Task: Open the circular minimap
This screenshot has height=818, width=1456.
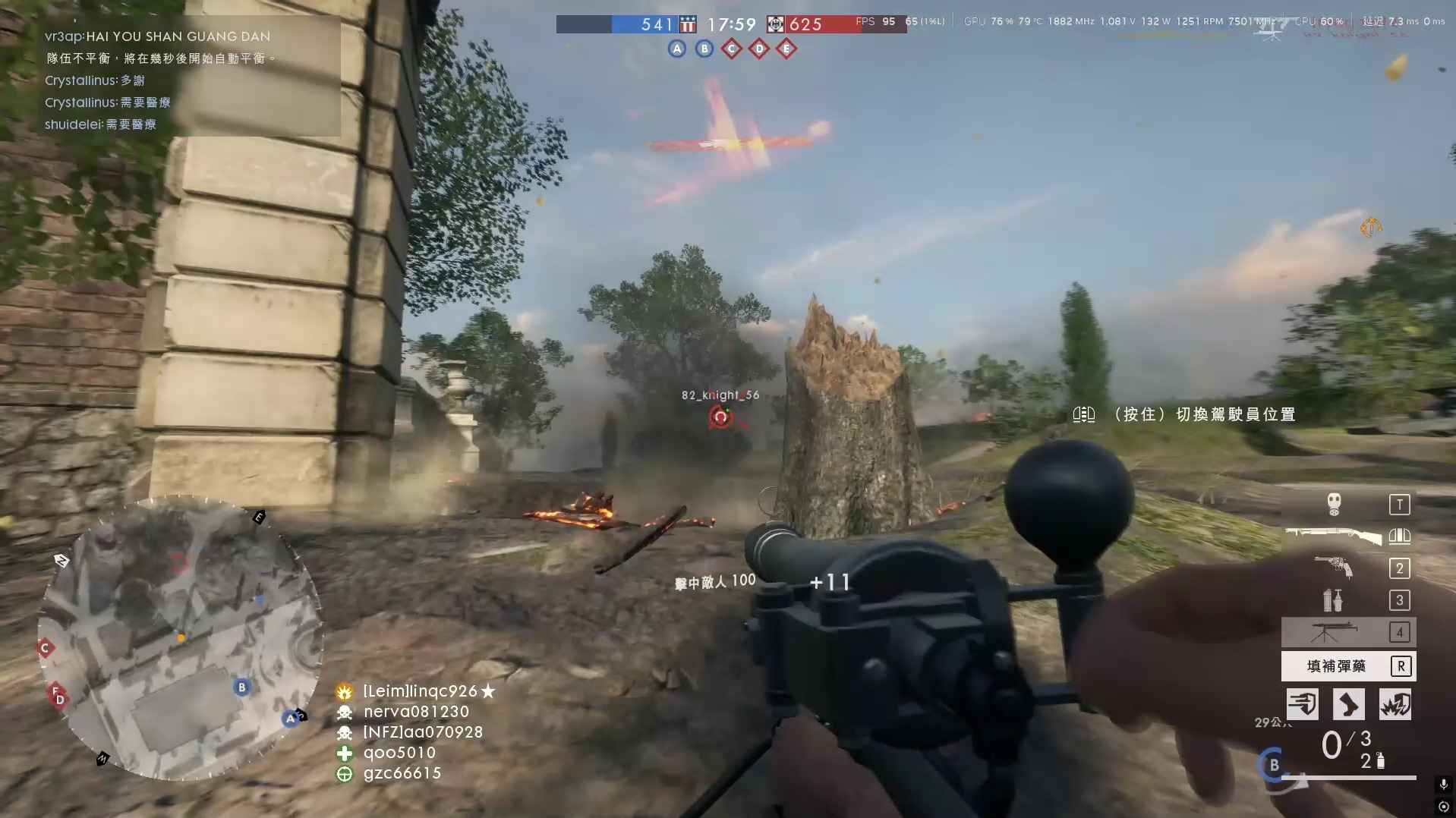Action: click(180, 637)
